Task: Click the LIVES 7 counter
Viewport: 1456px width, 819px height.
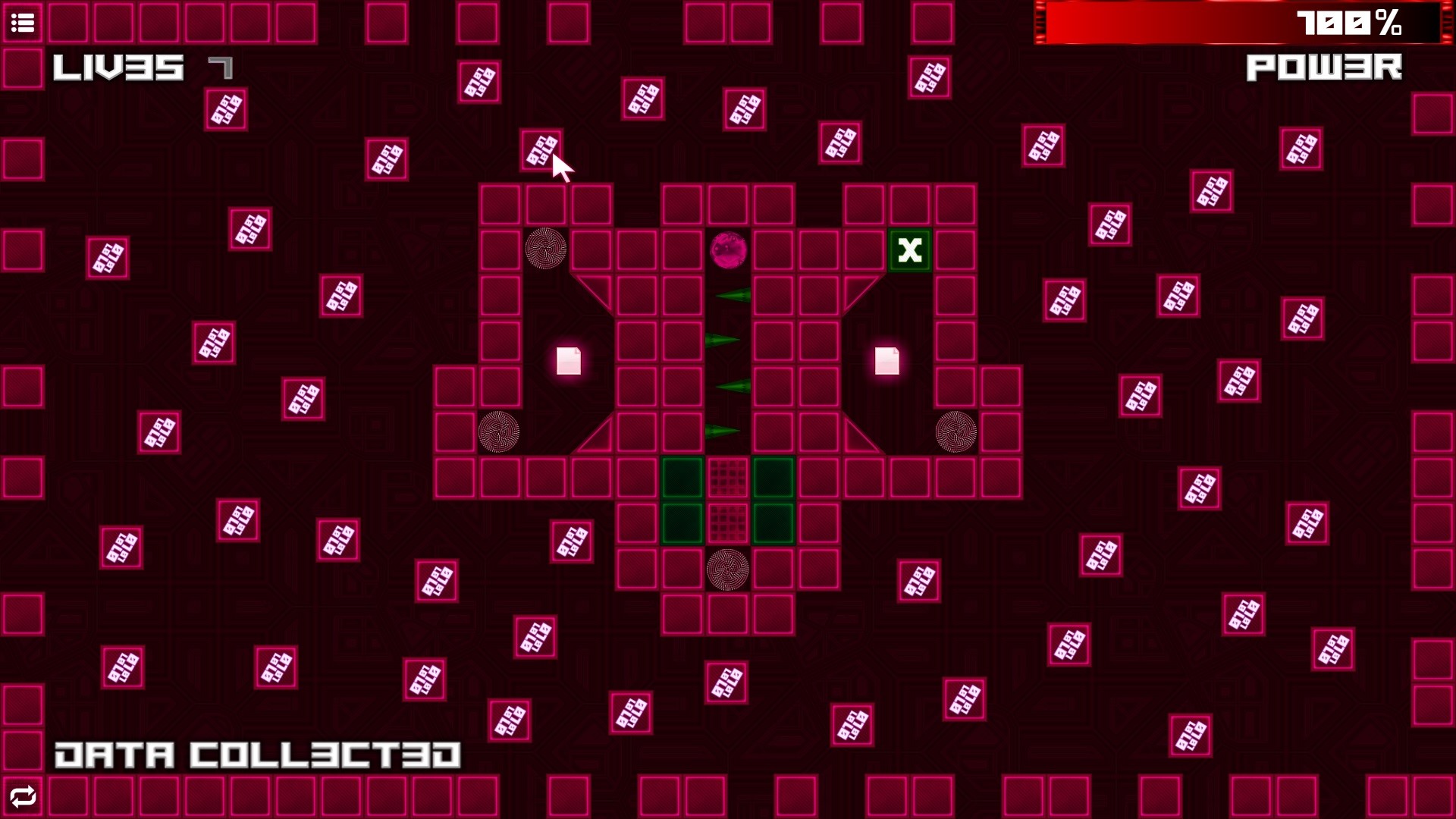Action: [136, 68]
